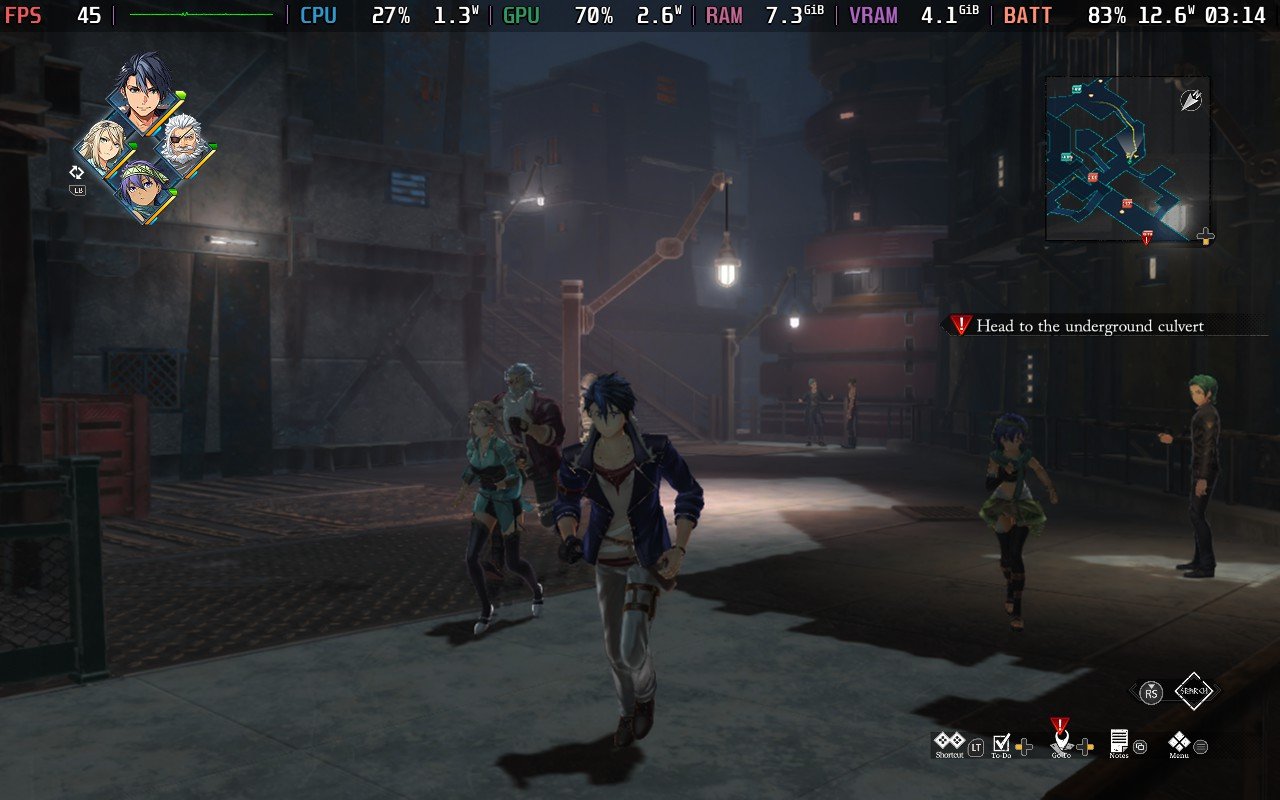The image size is (1280, 800).
Task: Open the main Menu icon
Action: click(x=1180, y=742)
